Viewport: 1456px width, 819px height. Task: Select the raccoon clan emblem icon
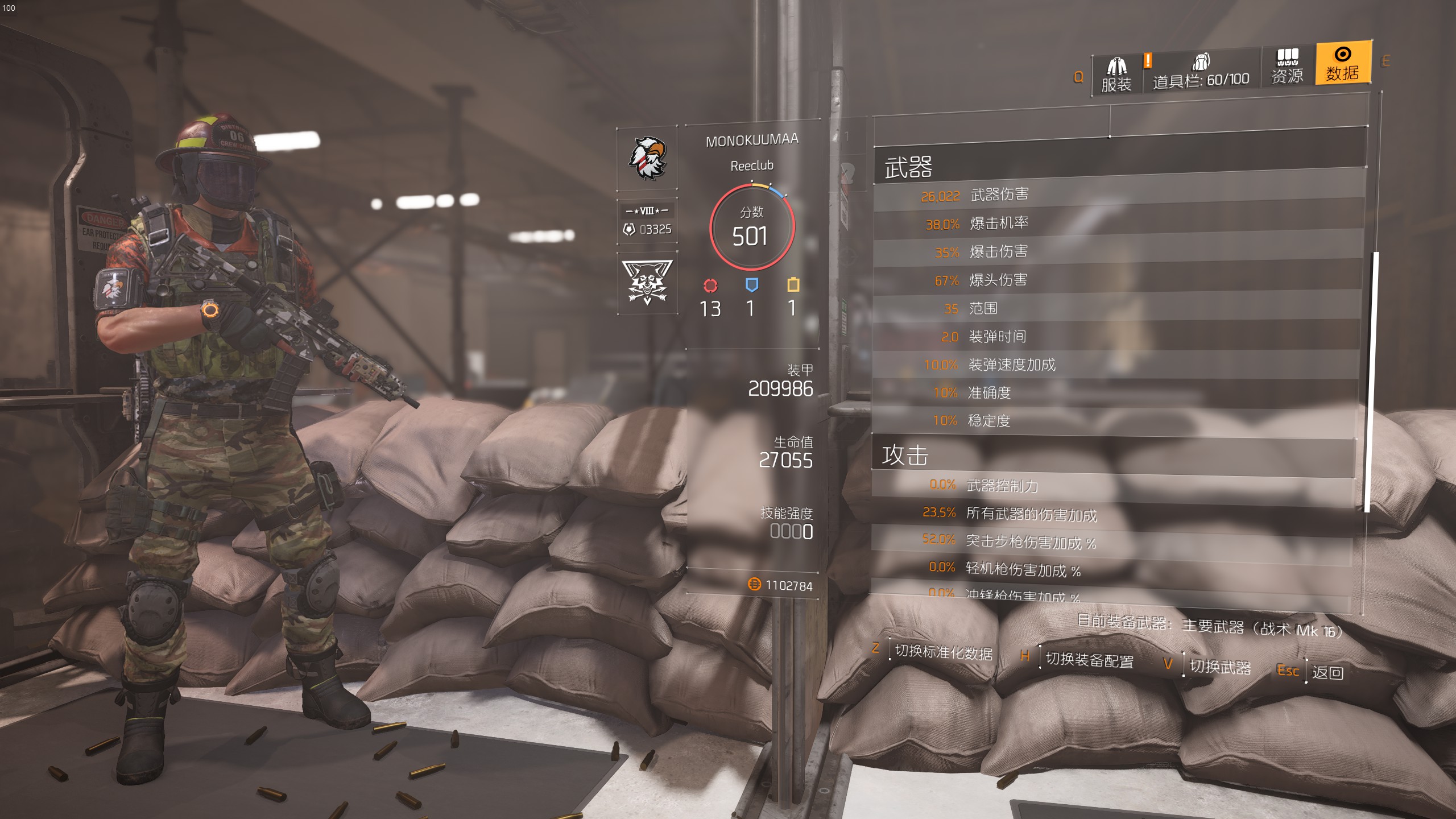point(647,282)
